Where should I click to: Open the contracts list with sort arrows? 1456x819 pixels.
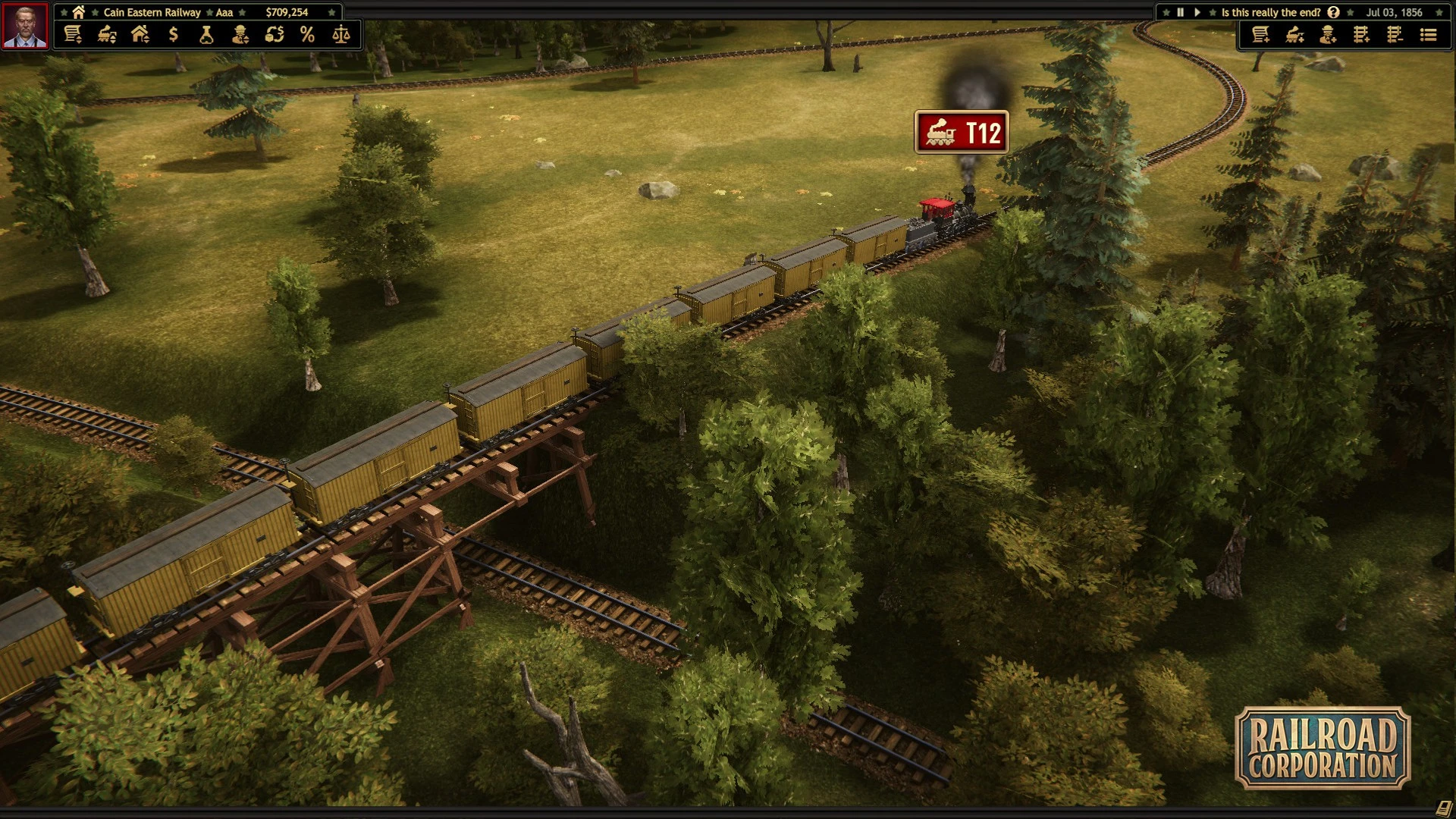(73, 35)
